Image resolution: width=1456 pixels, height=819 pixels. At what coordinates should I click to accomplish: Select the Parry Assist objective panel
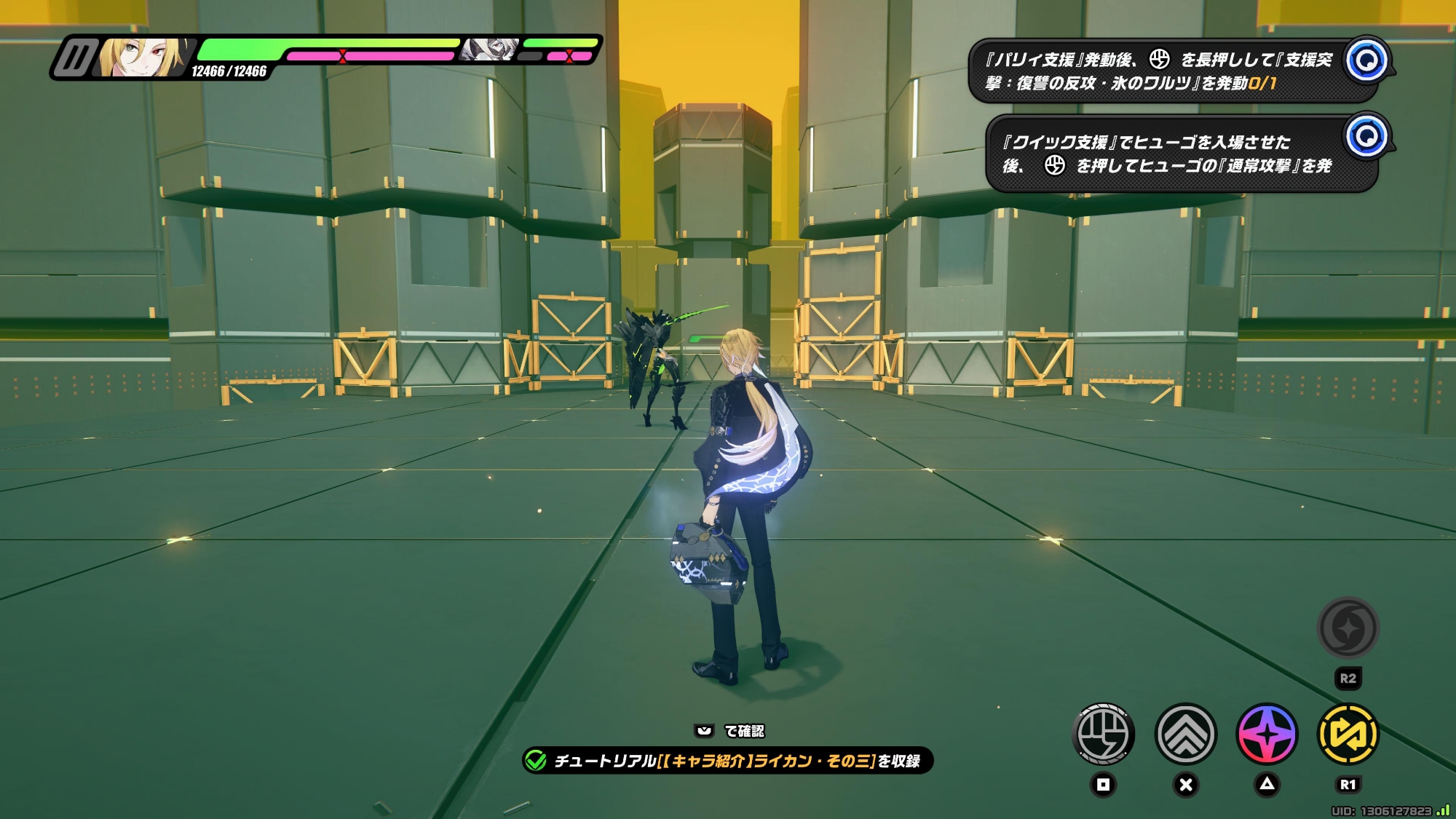[x=1172, y=71]
